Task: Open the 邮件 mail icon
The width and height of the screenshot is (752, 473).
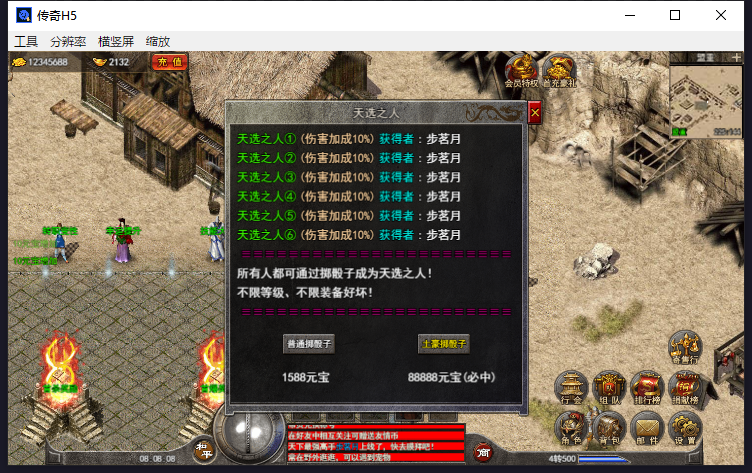Action: coord(646,429)
